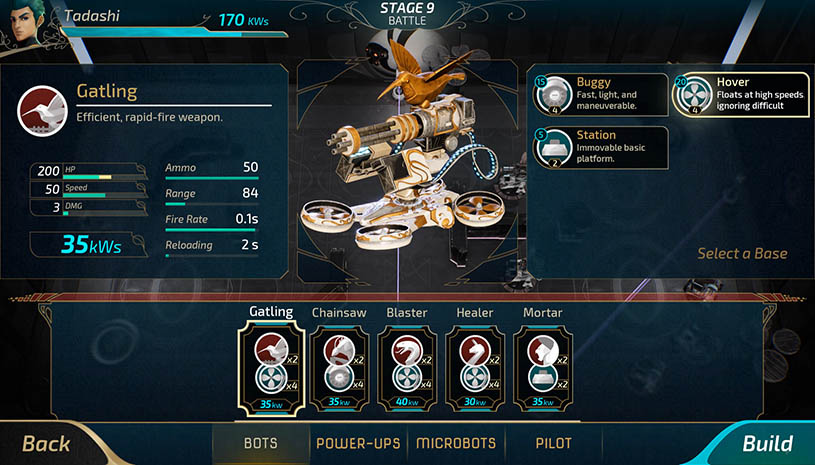Show the Microbots tab
Screen dimensions: 815x465
[456, 443]
